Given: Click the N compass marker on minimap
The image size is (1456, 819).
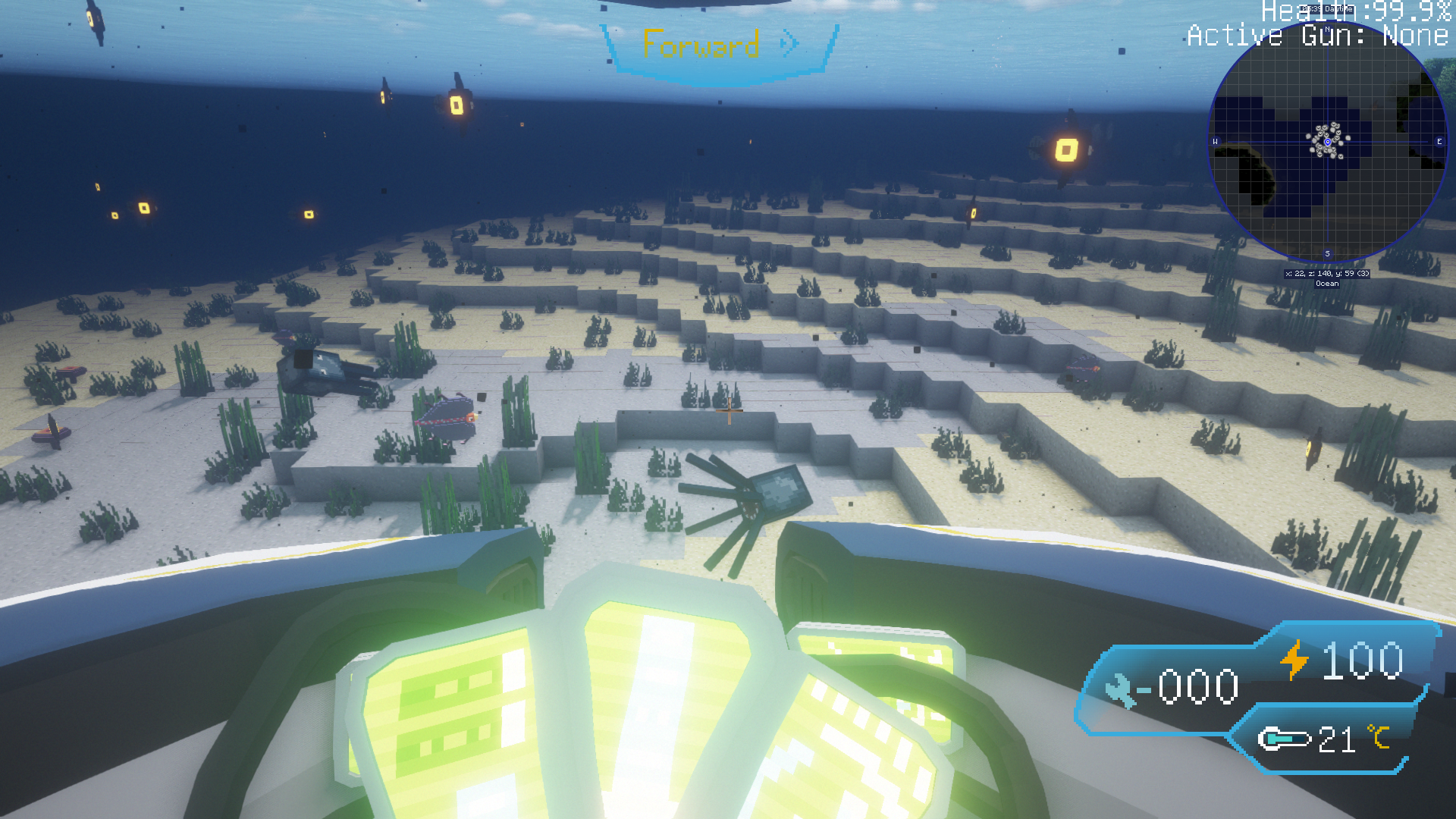Looking at the screenshot, I should [x=1327, y=28].
